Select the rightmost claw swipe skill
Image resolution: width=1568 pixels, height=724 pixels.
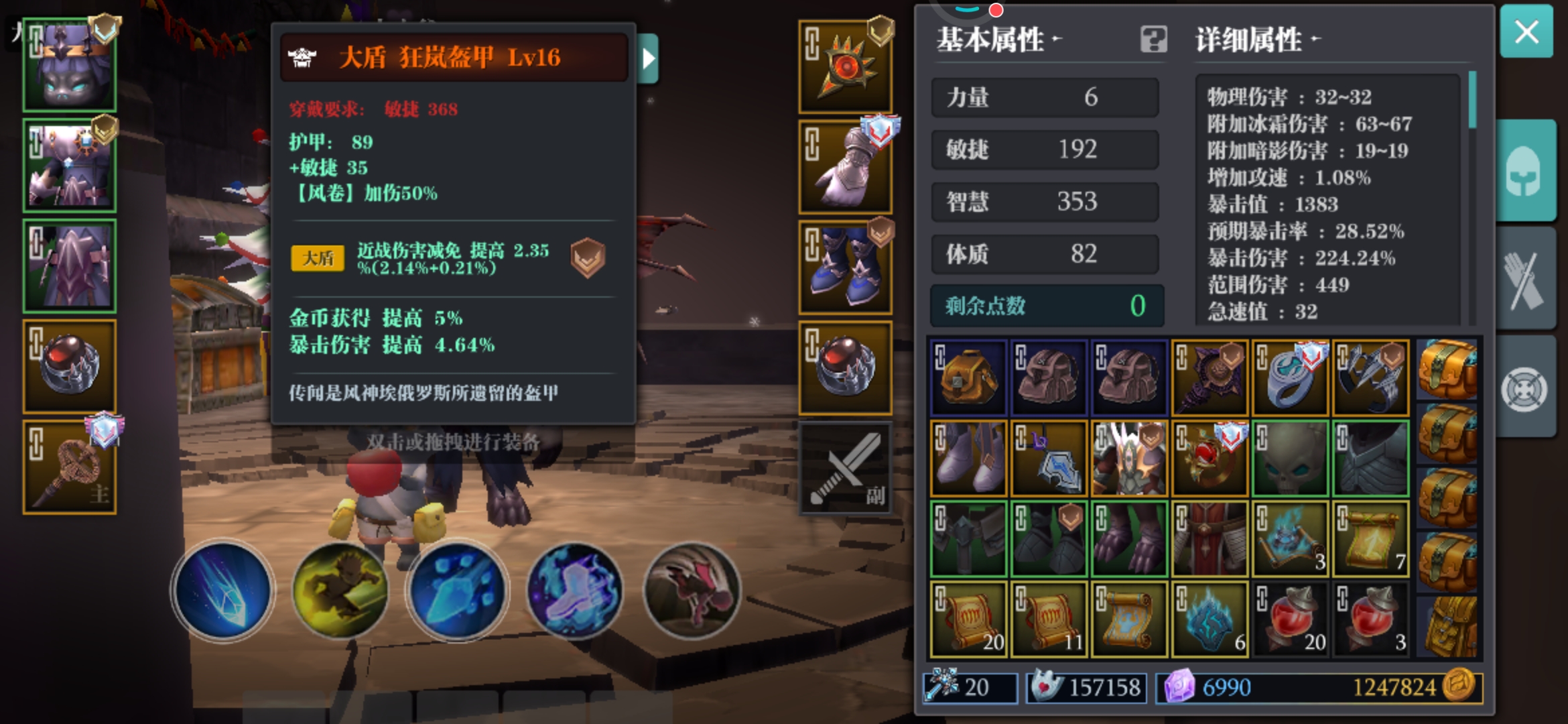coord(691,589)
